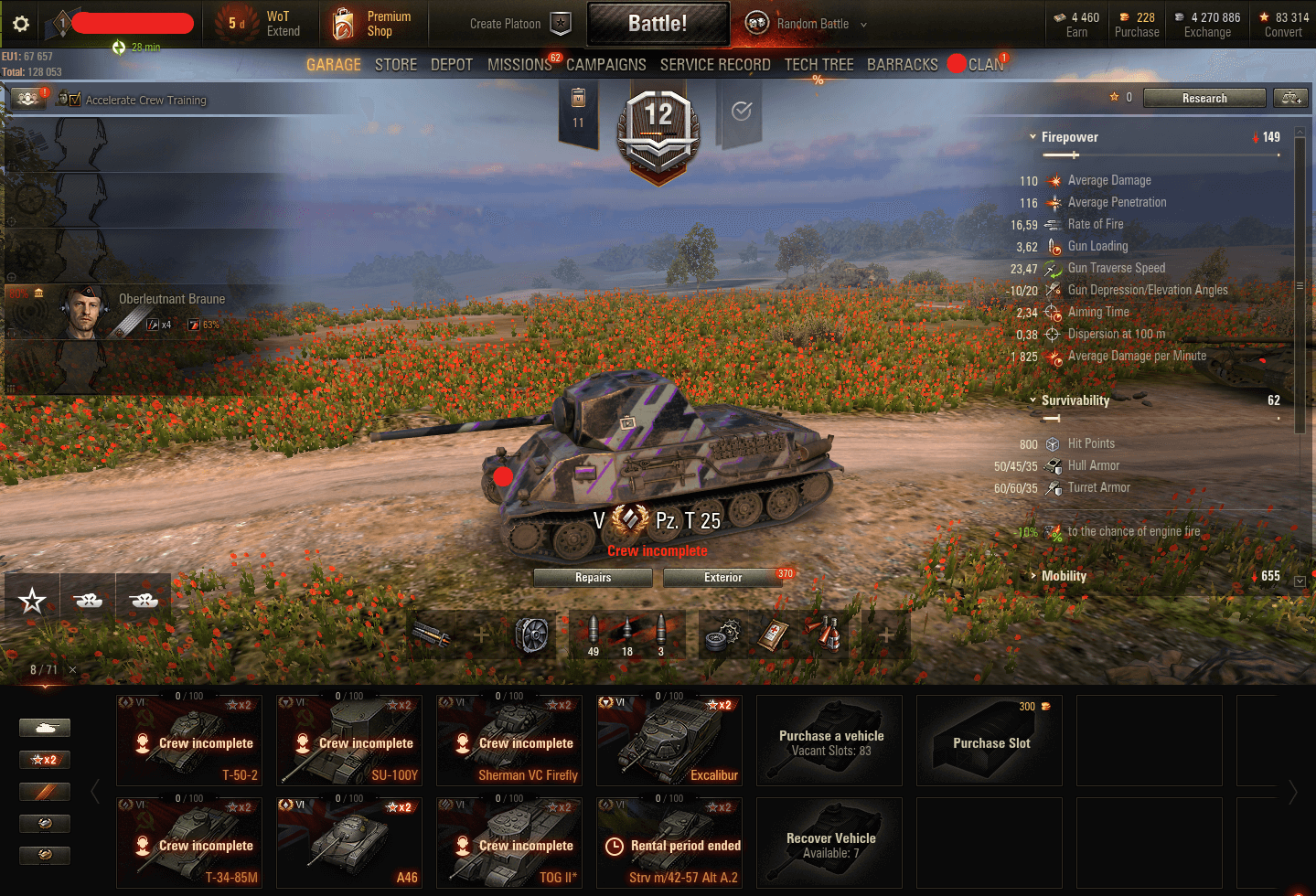This screenshot has height=896, width=1316.
Task: Open the TECH TREE tab
Action: [818, 65]
